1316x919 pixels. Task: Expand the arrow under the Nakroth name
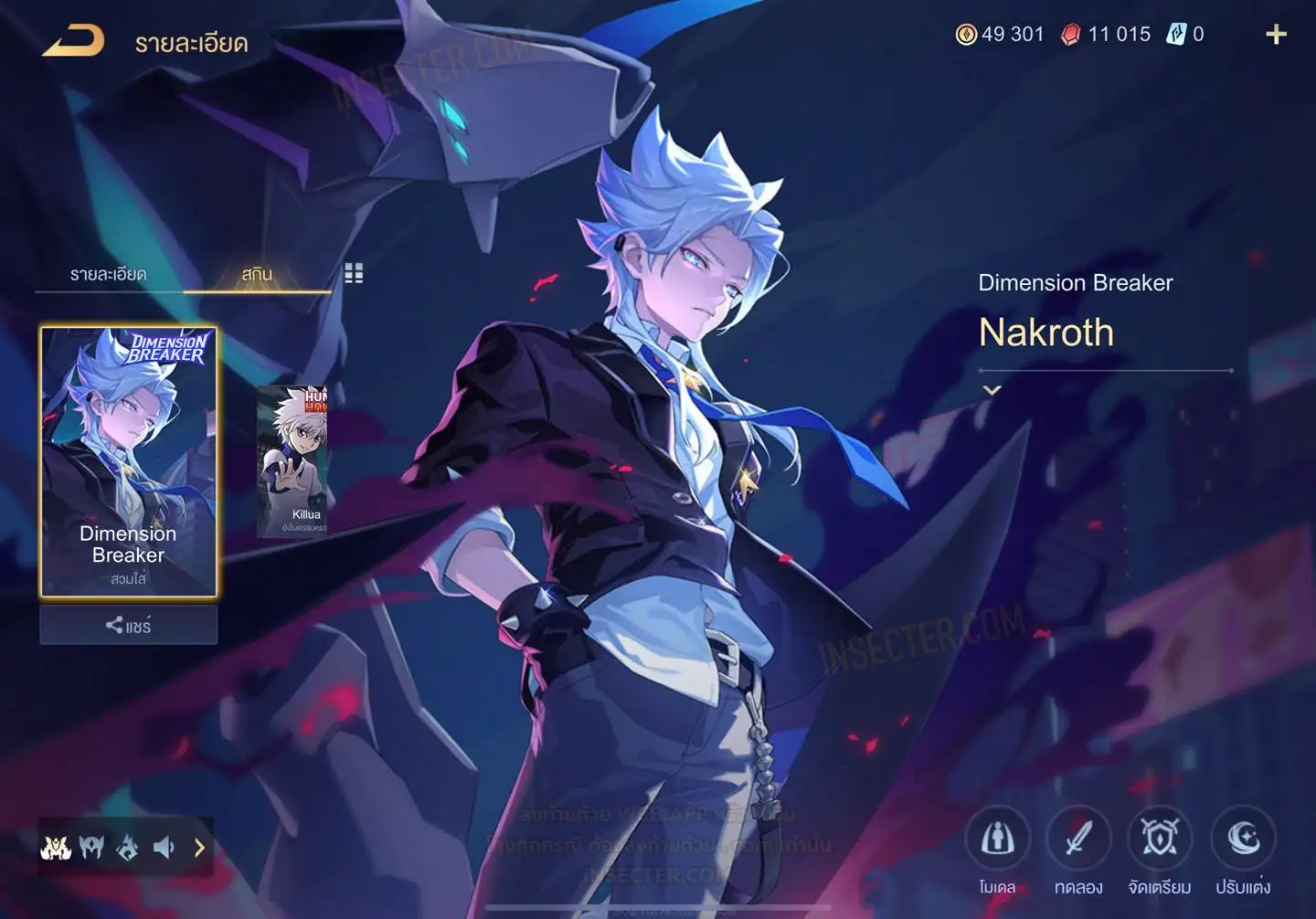click(x=992, y=390)
